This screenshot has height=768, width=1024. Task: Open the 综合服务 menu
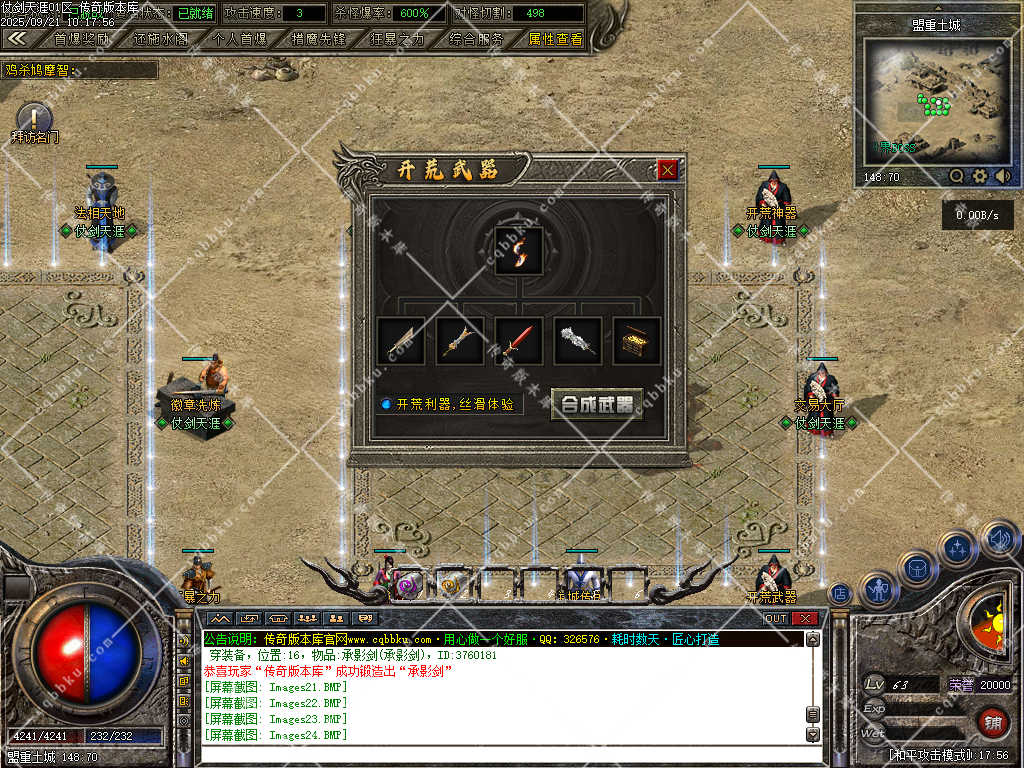(476, 39)
